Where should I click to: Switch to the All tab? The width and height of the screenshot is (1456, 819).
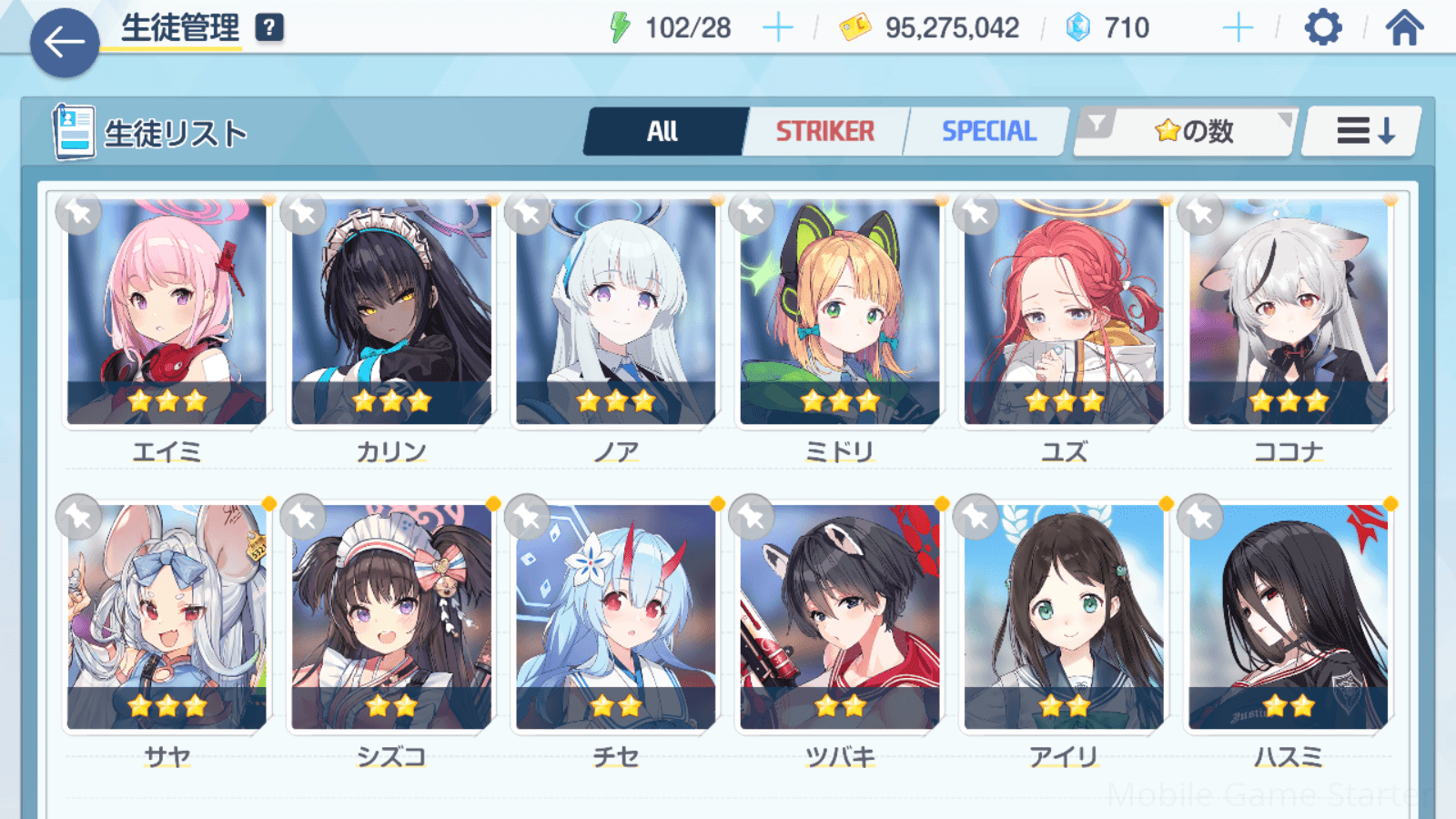point(663,132)
